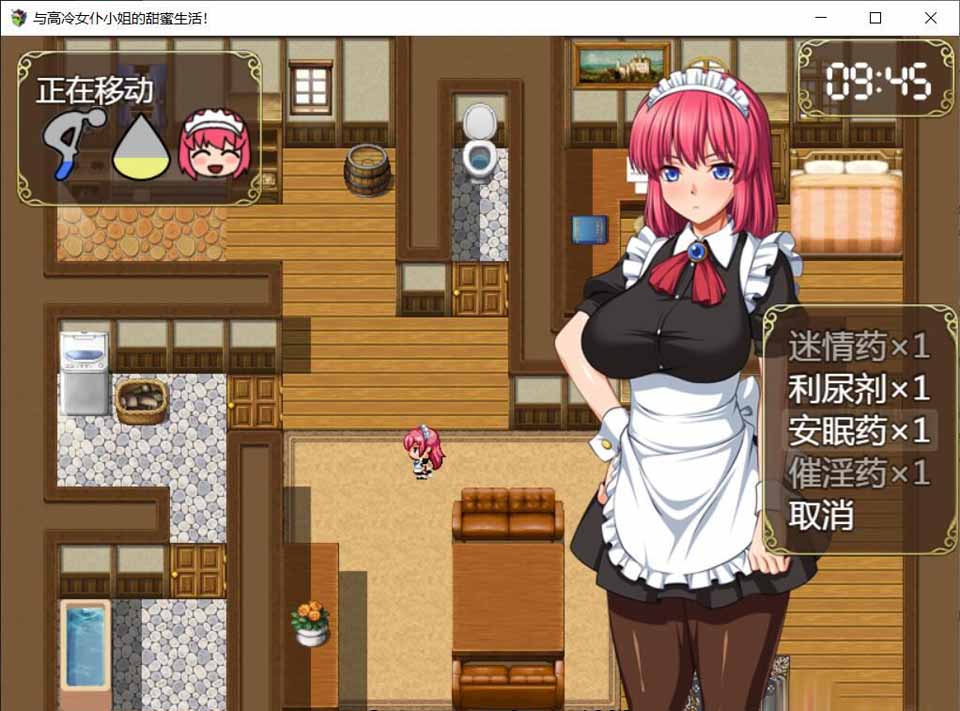Select 催淫药×1 in the menu
960x711 pixels.
(x=859, y=473)
